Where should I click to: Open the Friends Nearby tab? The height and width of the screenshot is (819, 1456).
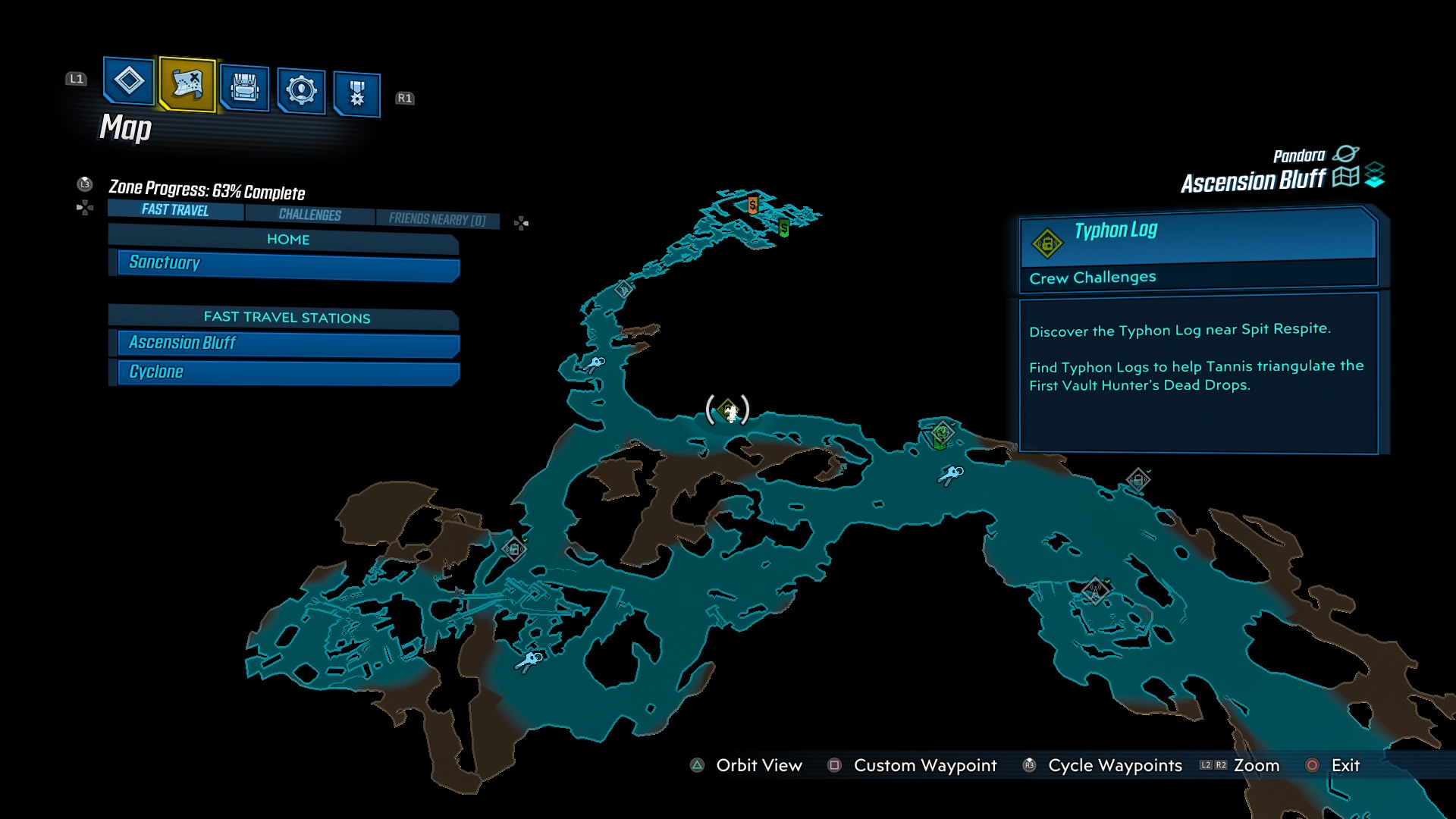(x=438, y=218)
